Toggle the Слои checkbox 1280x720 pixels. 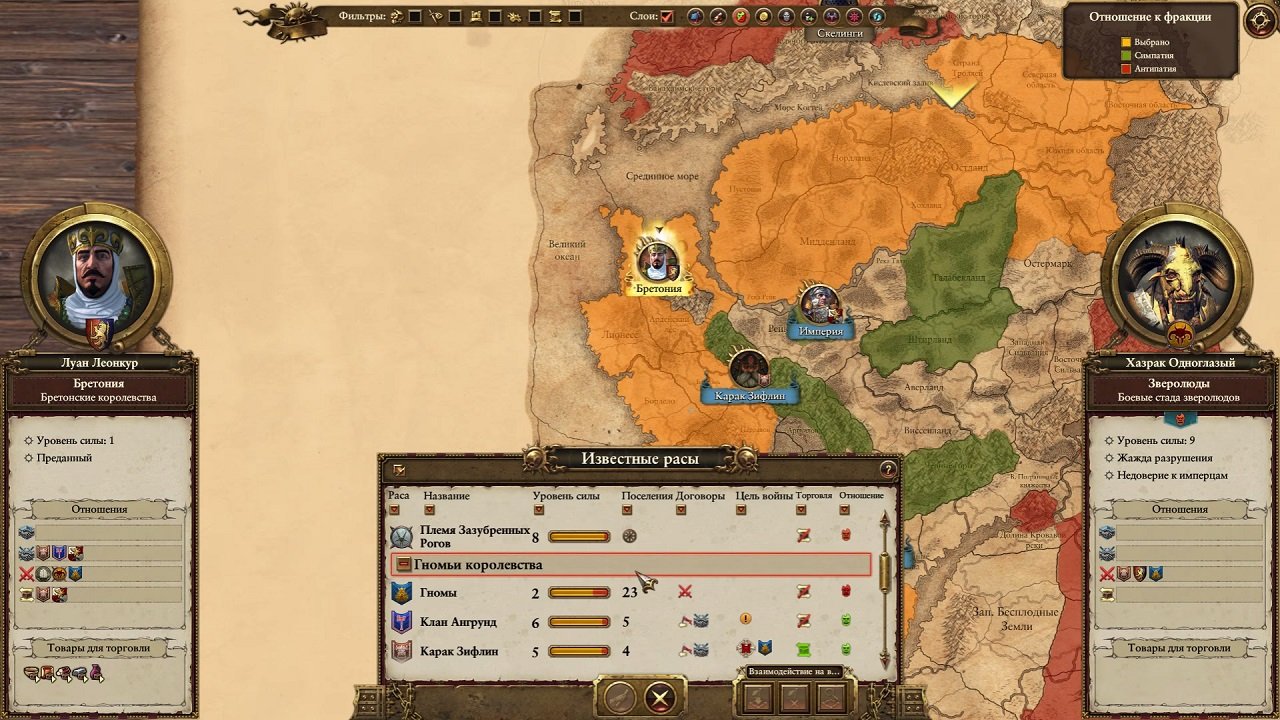(667, 17)
